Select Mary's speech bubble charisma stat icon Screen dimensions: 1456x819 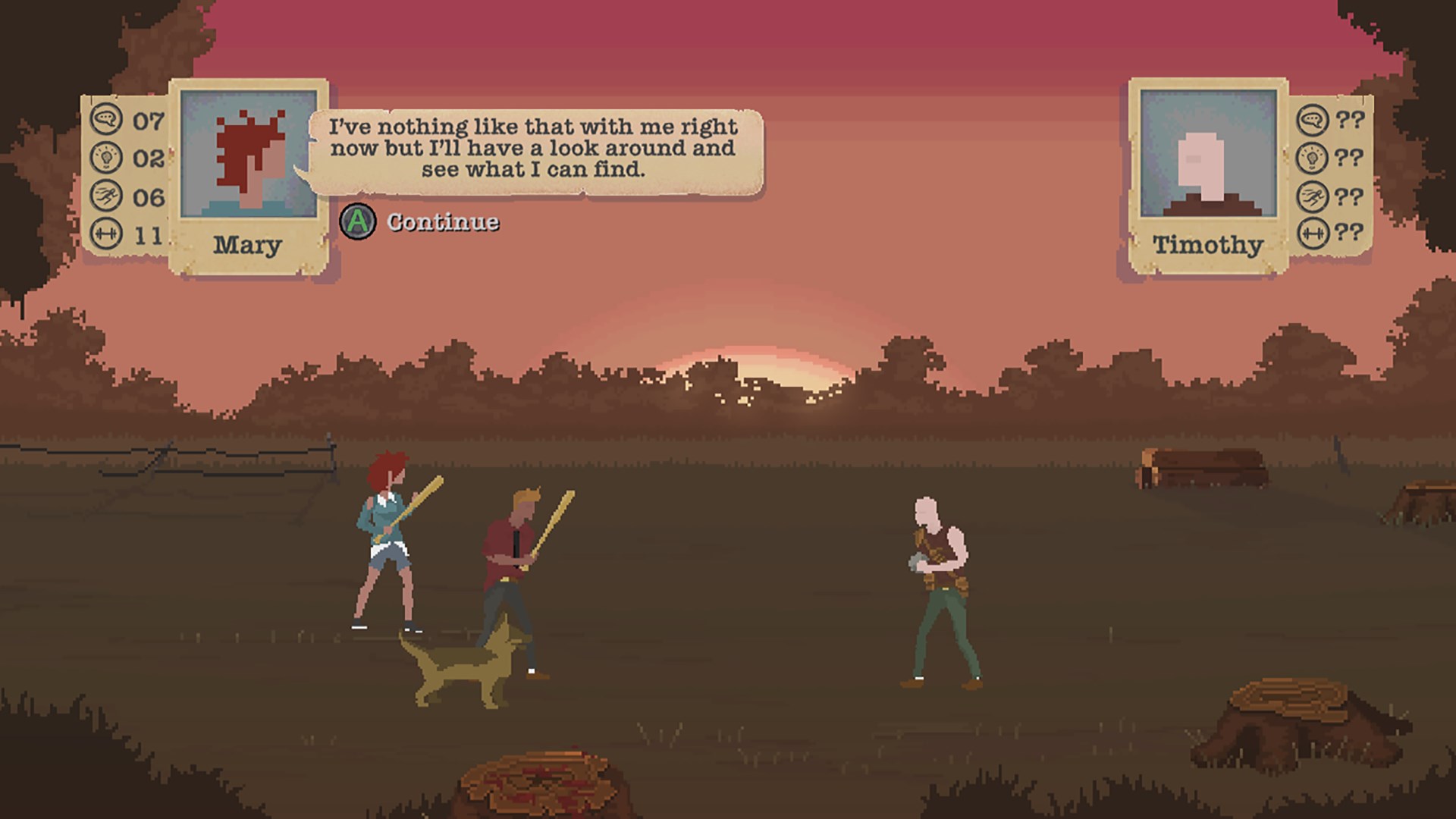click(107, 120)
